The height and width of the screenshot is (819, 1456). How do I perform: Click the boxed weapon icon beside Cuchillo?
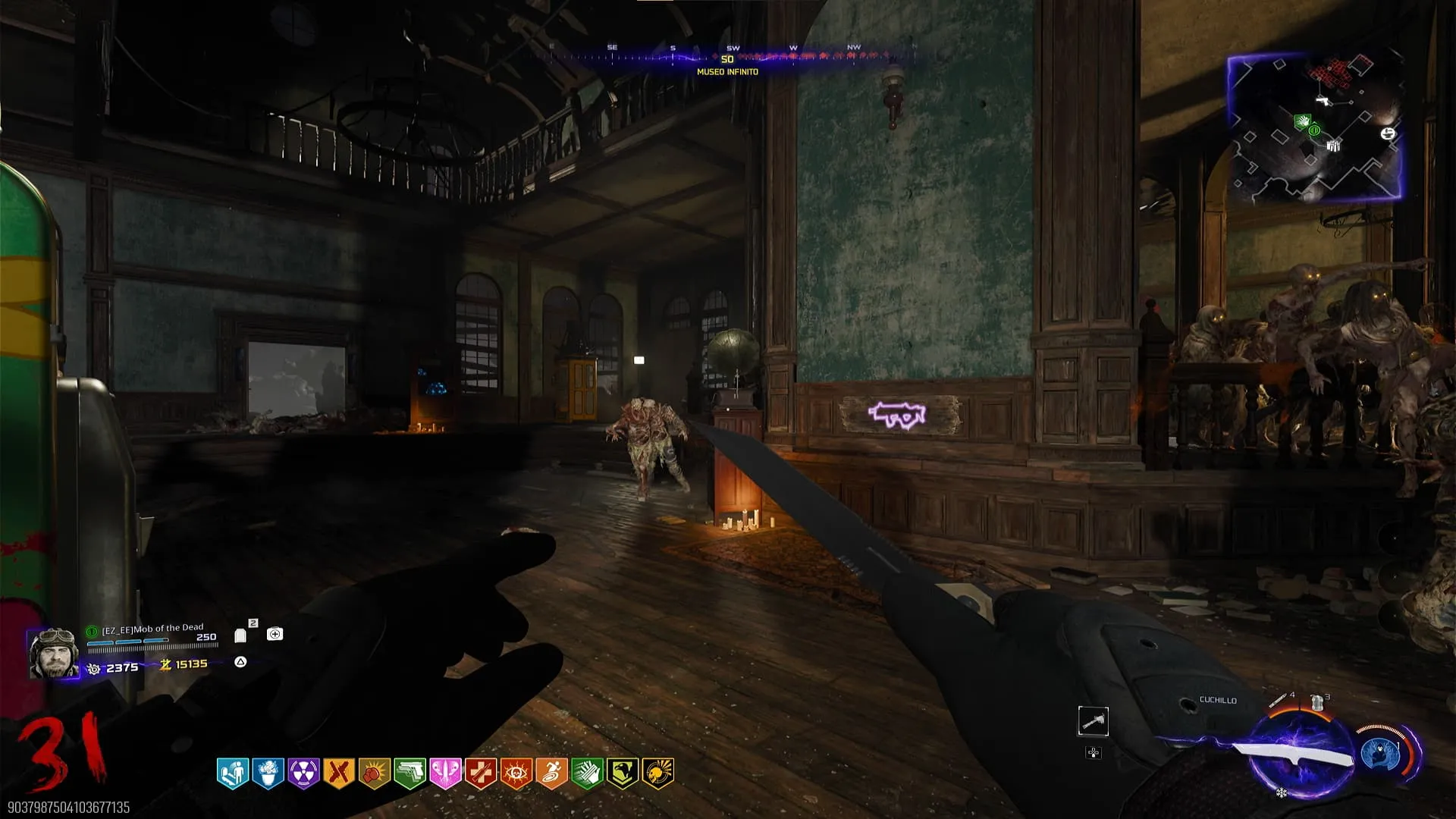click(1093, 721)
